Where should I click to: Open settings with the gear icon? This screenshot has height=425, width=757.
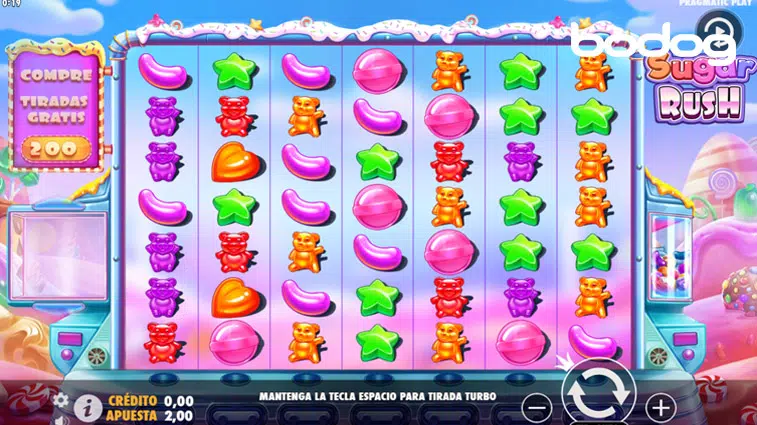[x=62, y=400]
